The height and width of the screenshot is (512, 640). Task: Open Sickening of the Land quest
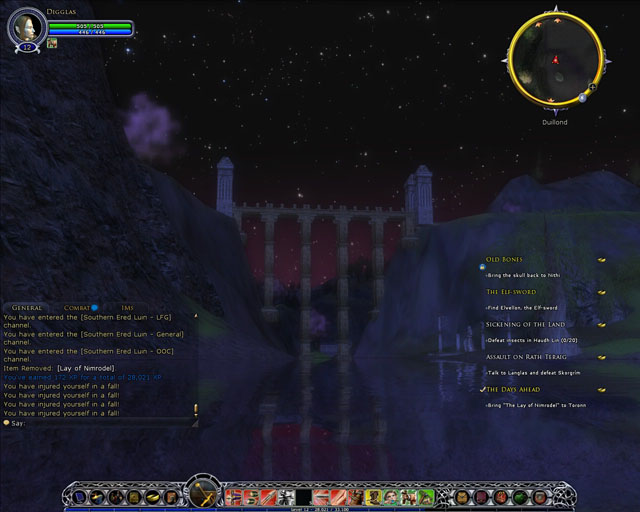[x=525, y=324]
